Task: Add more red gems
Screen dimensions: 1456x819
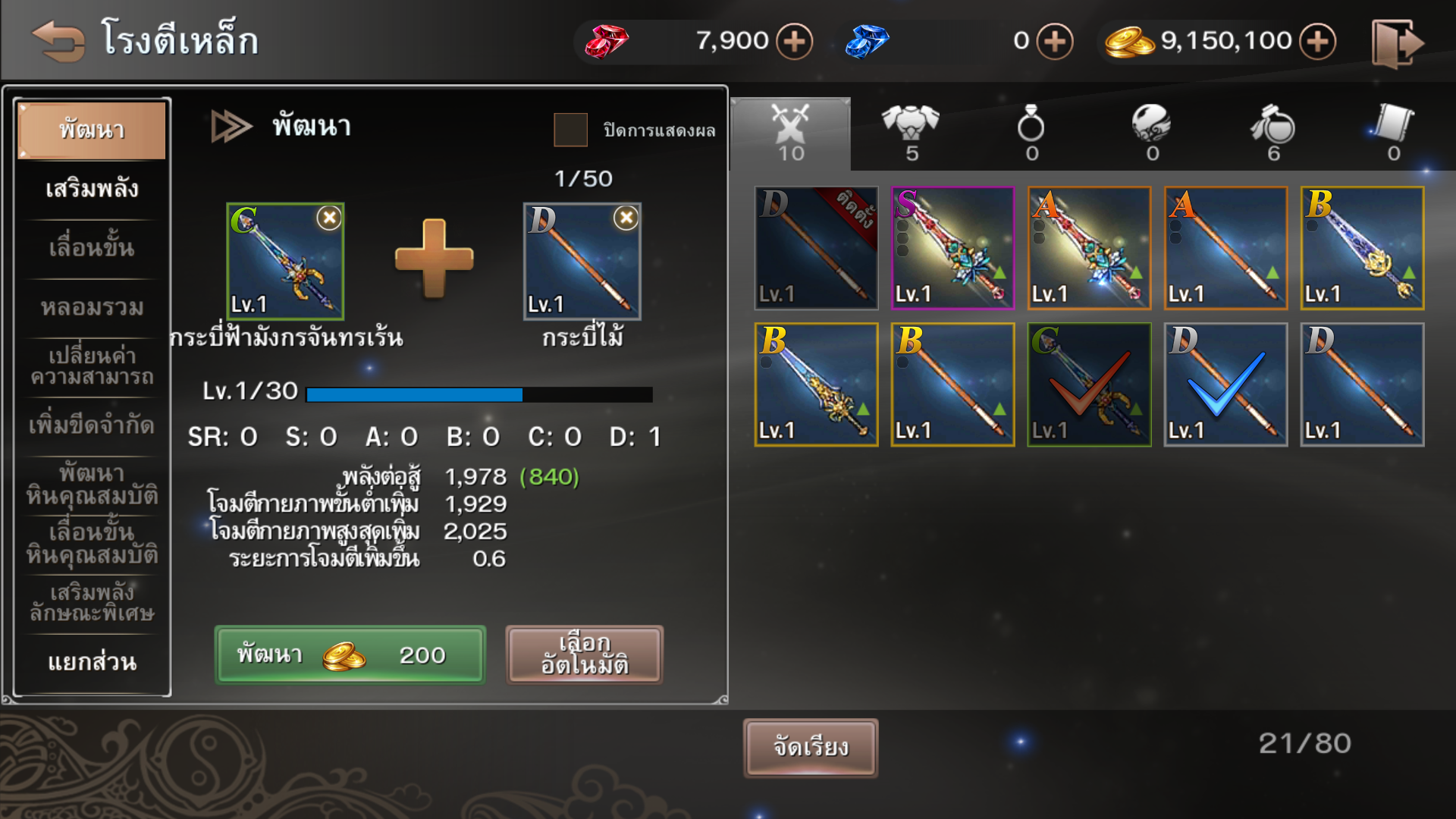Action: coord(794,41)
